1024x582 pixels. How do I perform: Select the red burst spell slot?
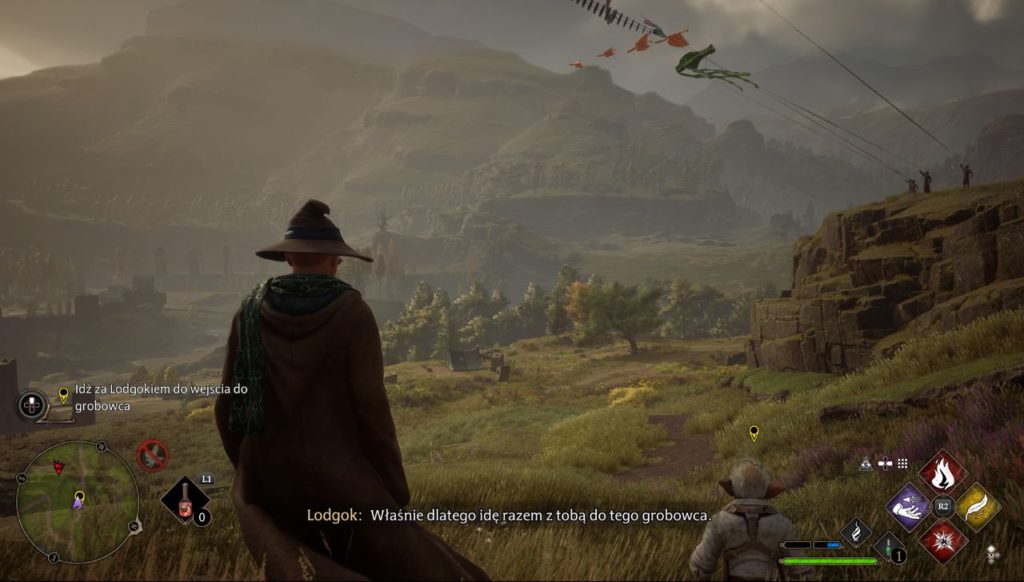coord(941,541)
